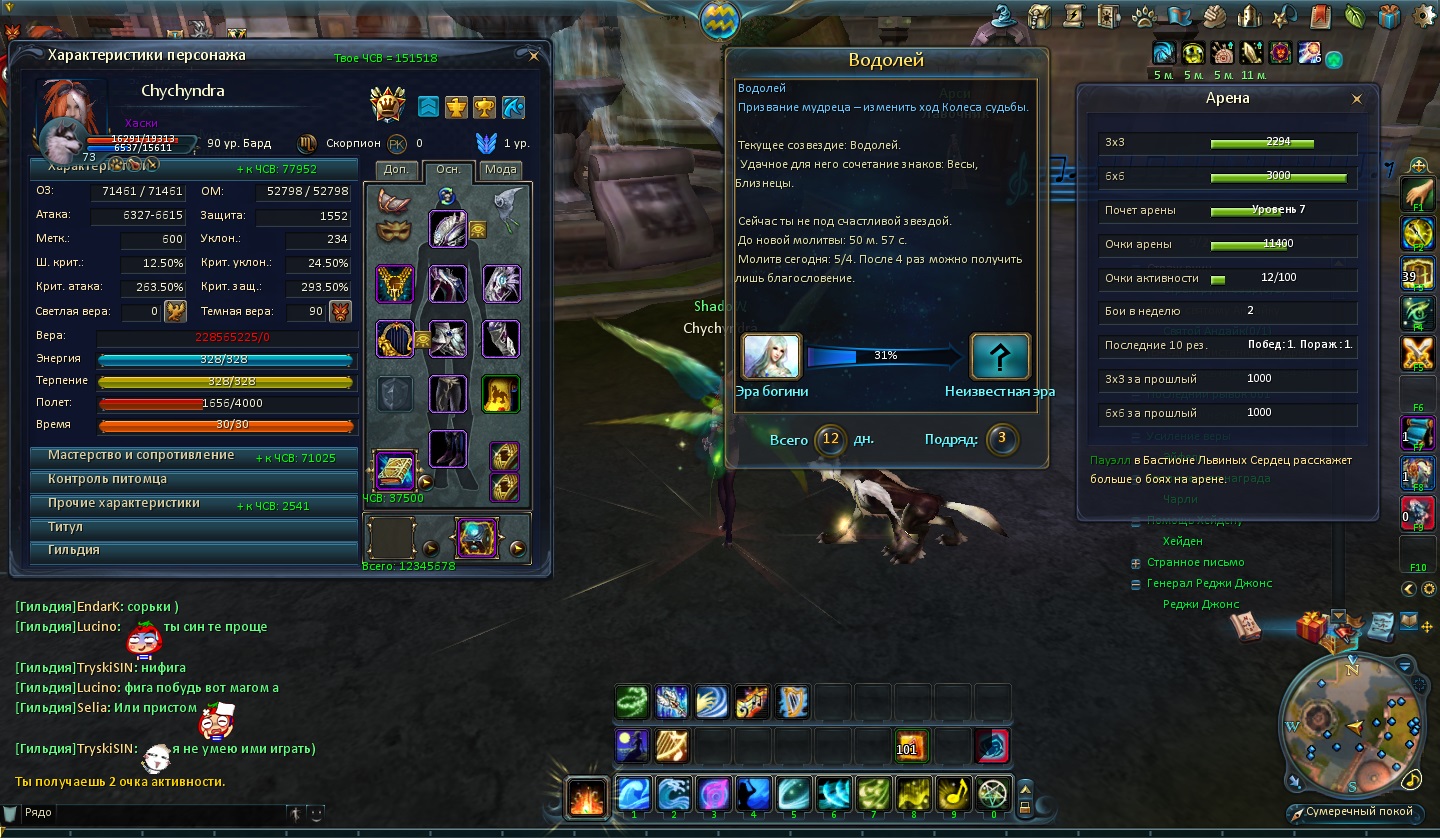The width and height of the screenshot is (1440, 838).
Task: Activate the fire skill on the hotbar
Action: pyautogui.click(x=585, y=796)
